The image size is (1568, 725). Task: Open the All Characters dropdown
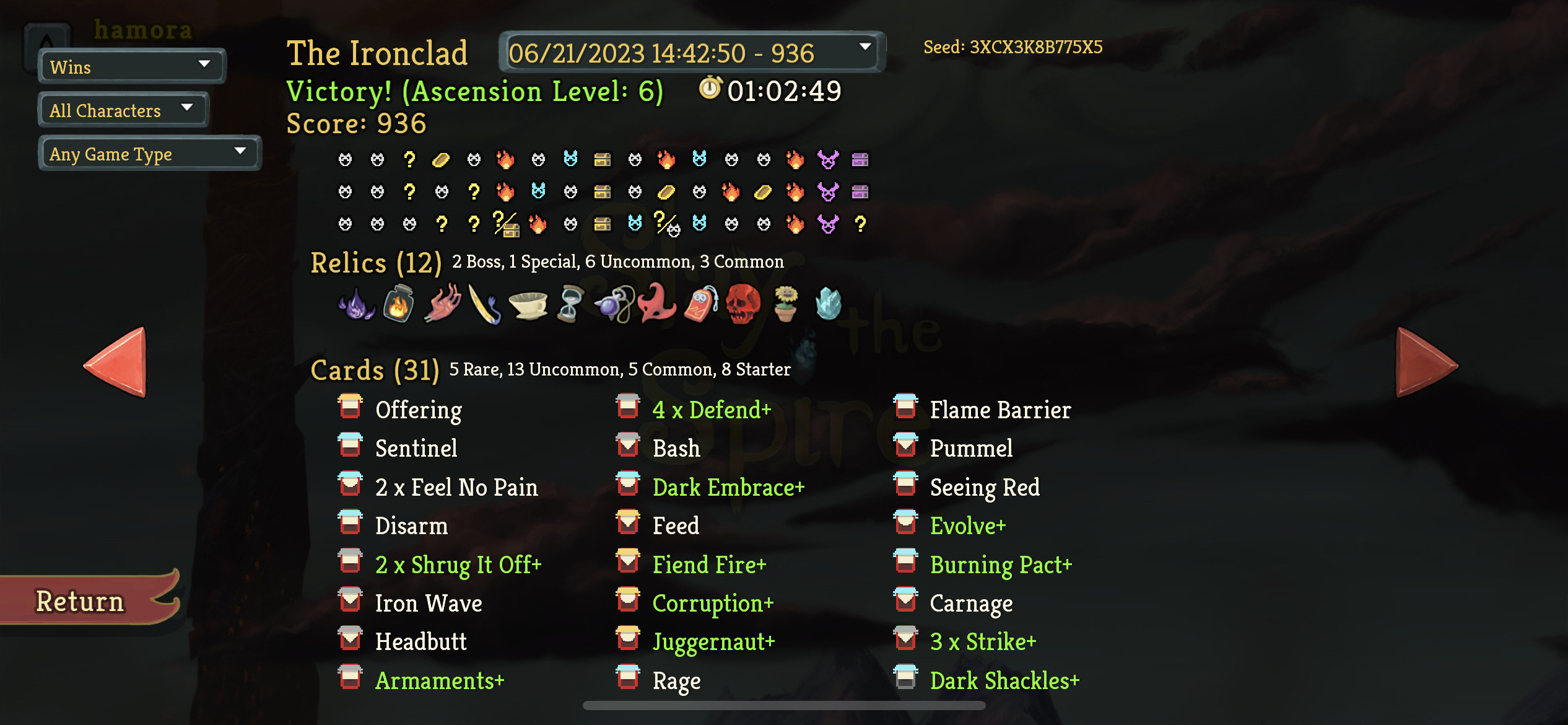123,109
